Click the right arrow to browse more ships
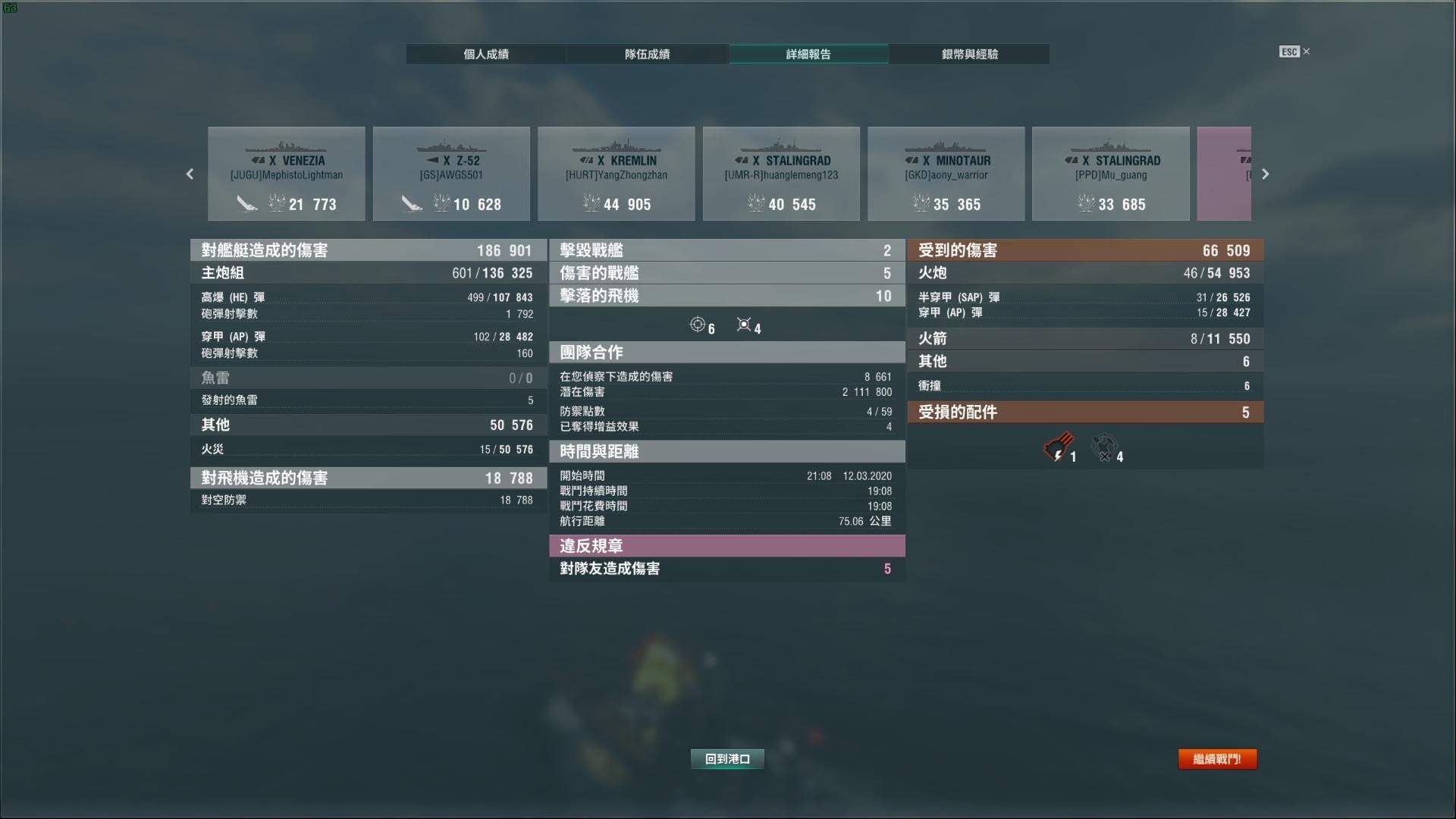Screen dimensions: 1456x819 (x=1265, y=174)
